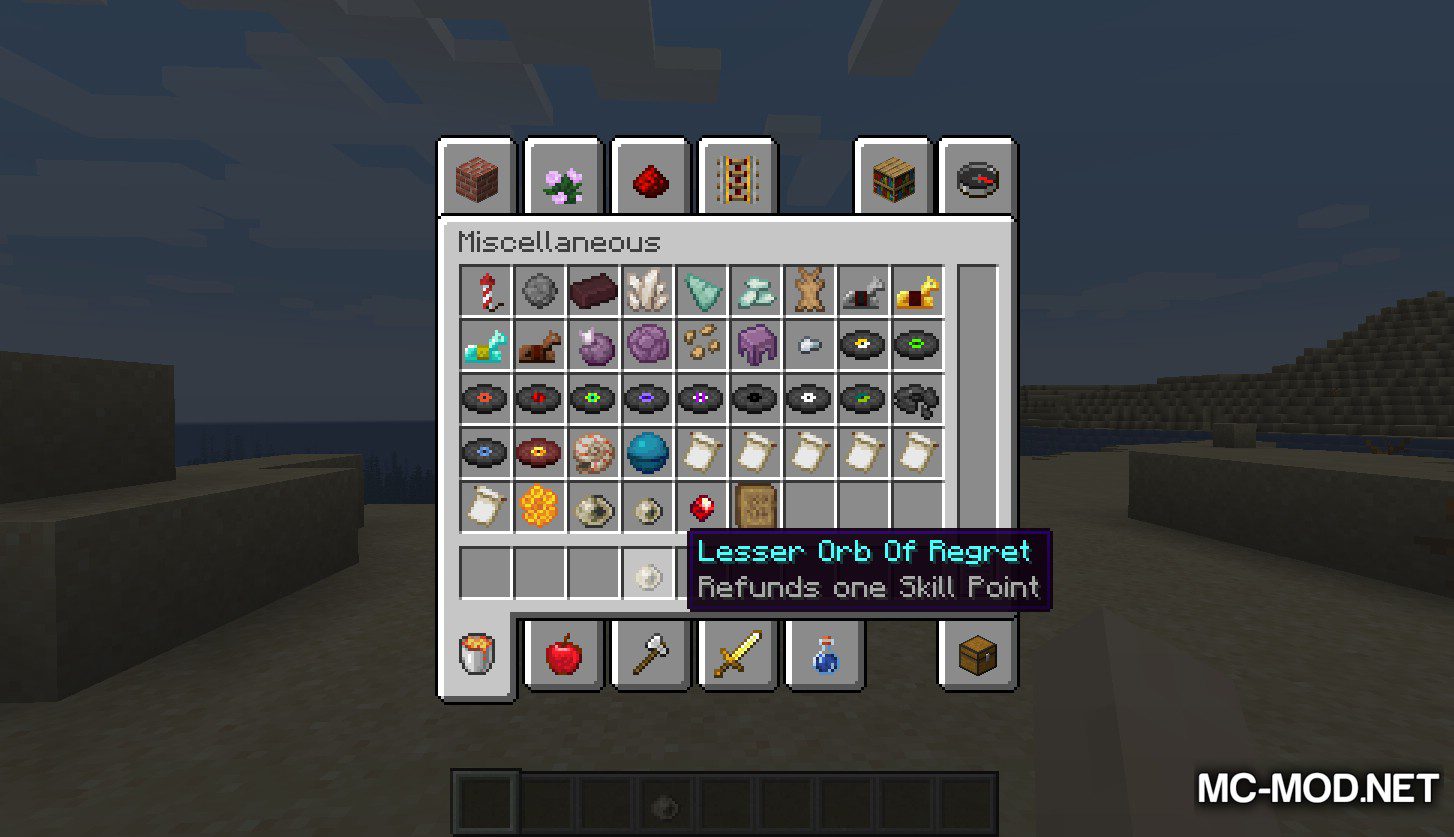Select the golden horse armor
The width and height of the screenshot is (1454, 837).
coord(918,291)
